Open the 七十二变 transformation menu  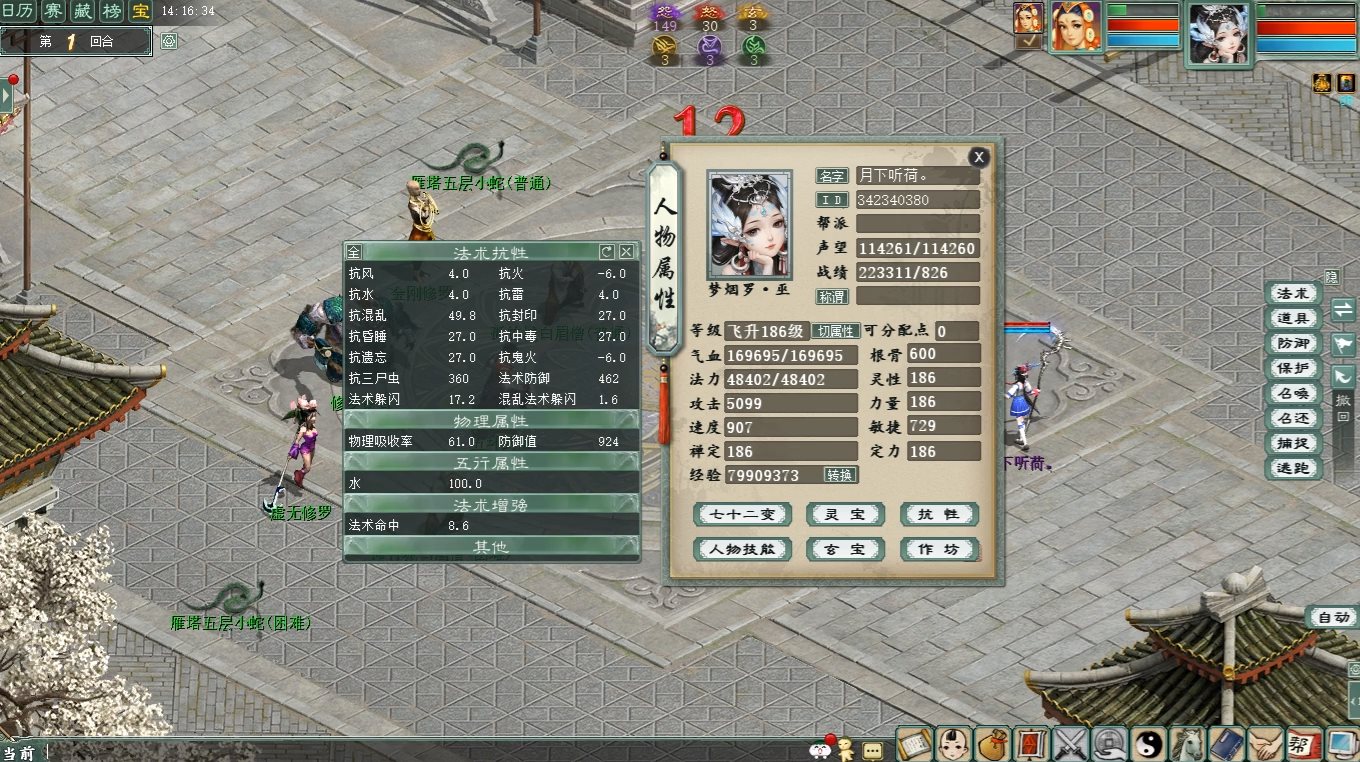coord(742,515)
